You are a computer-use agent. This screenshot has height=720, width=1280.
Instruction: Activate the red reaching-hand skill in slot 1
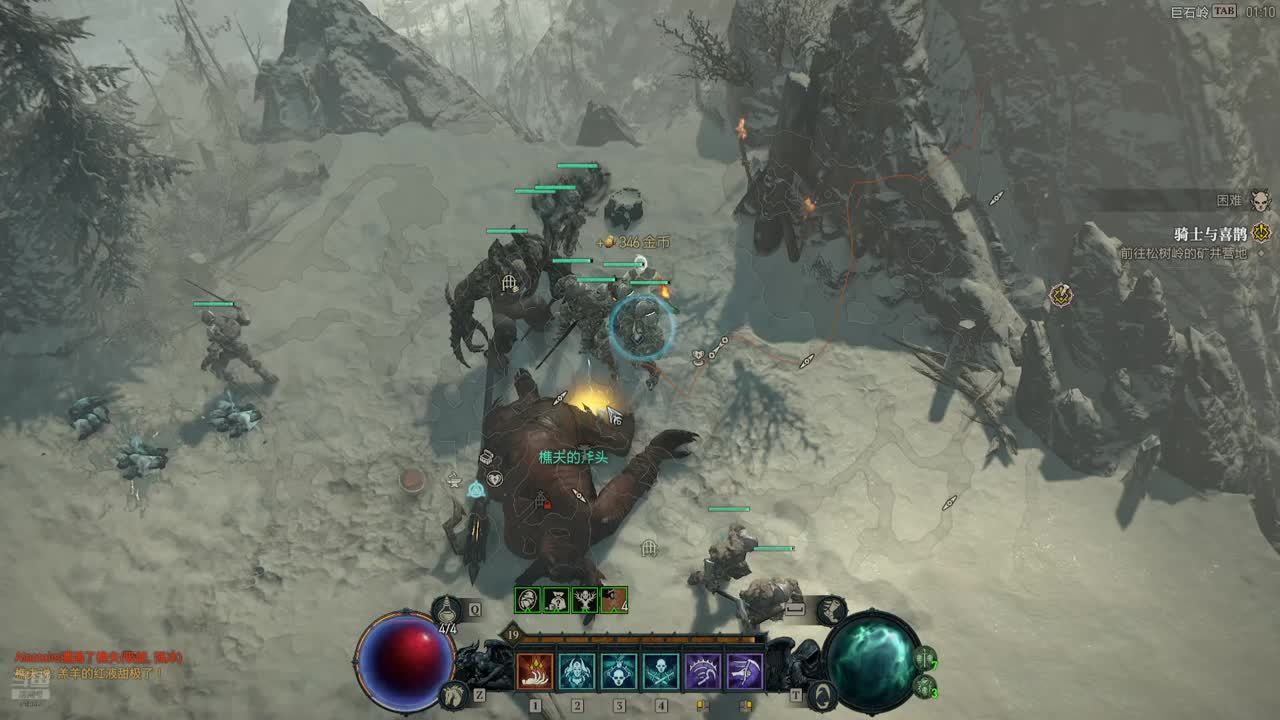pos(535,671)
